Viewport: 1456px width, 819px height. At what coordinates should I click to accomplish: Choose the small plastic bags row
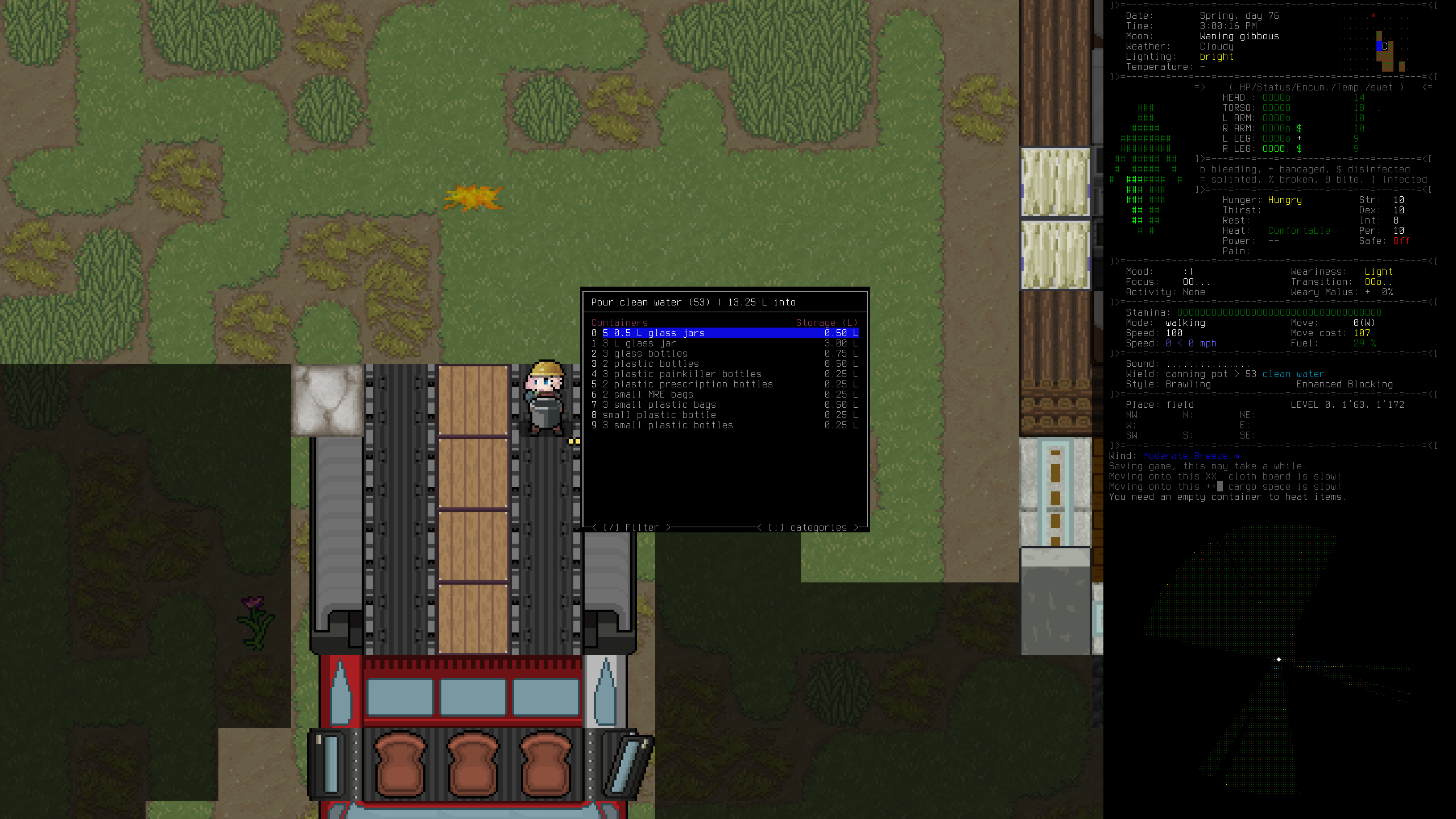click(659, 405)
